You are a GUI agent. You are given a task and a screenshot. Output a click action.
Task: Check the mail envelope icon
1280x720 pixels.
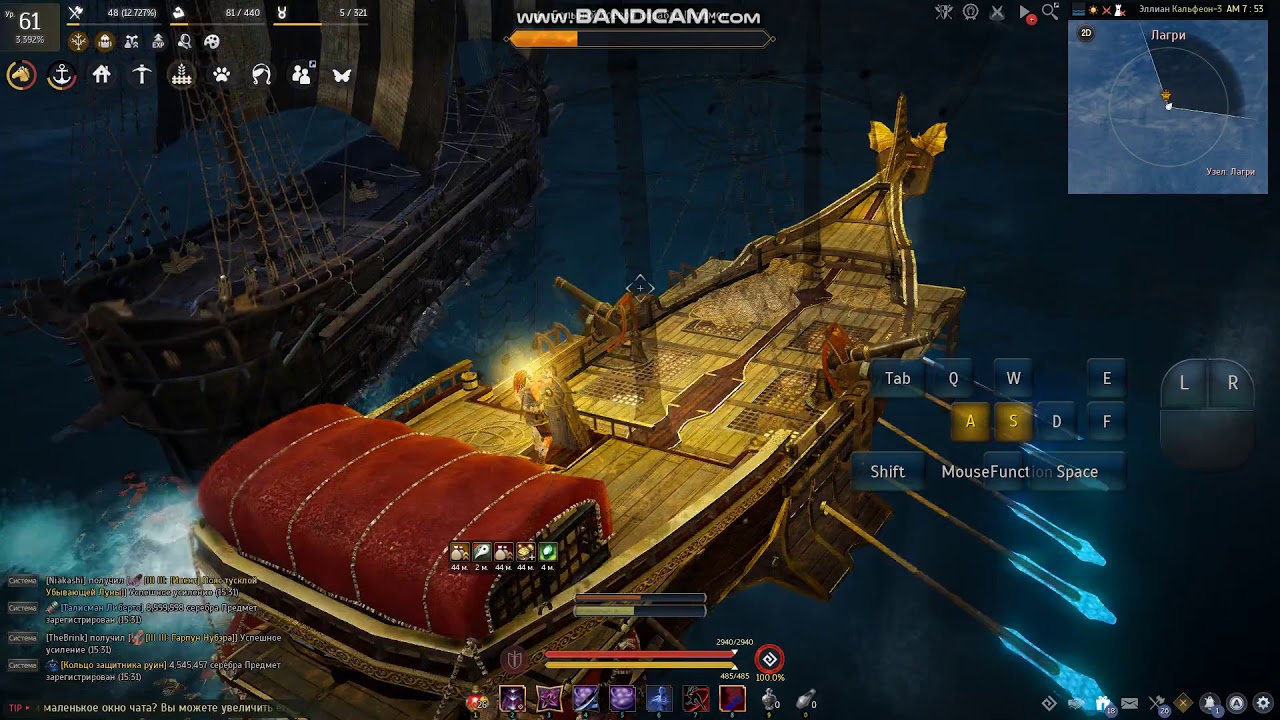[x=1129, y=703]
